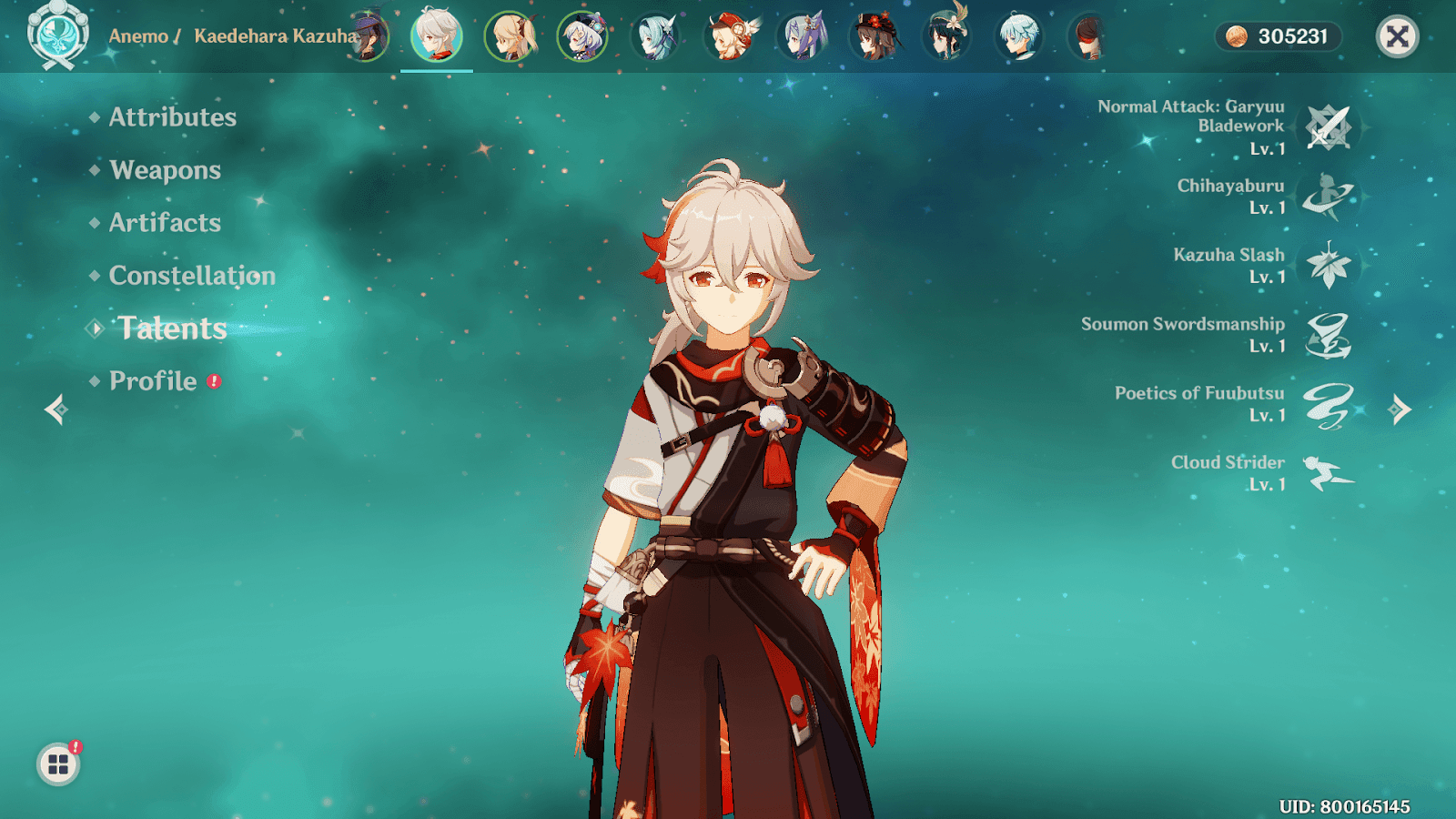
Task: Switch to the blonde Traveler portrait
Action: pyautogui.click(x=510, y=36)
